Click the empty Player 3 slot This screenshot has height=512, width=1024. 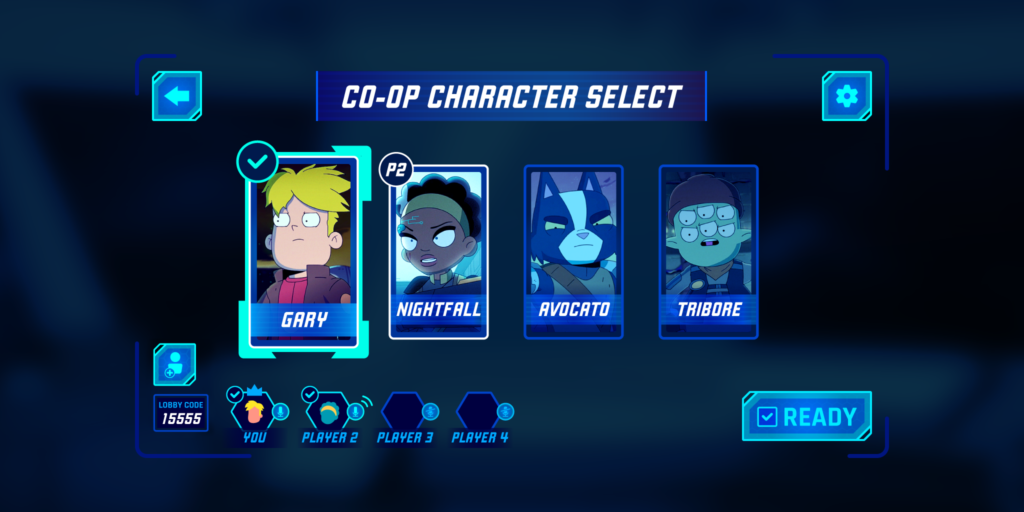coord(404,411)
